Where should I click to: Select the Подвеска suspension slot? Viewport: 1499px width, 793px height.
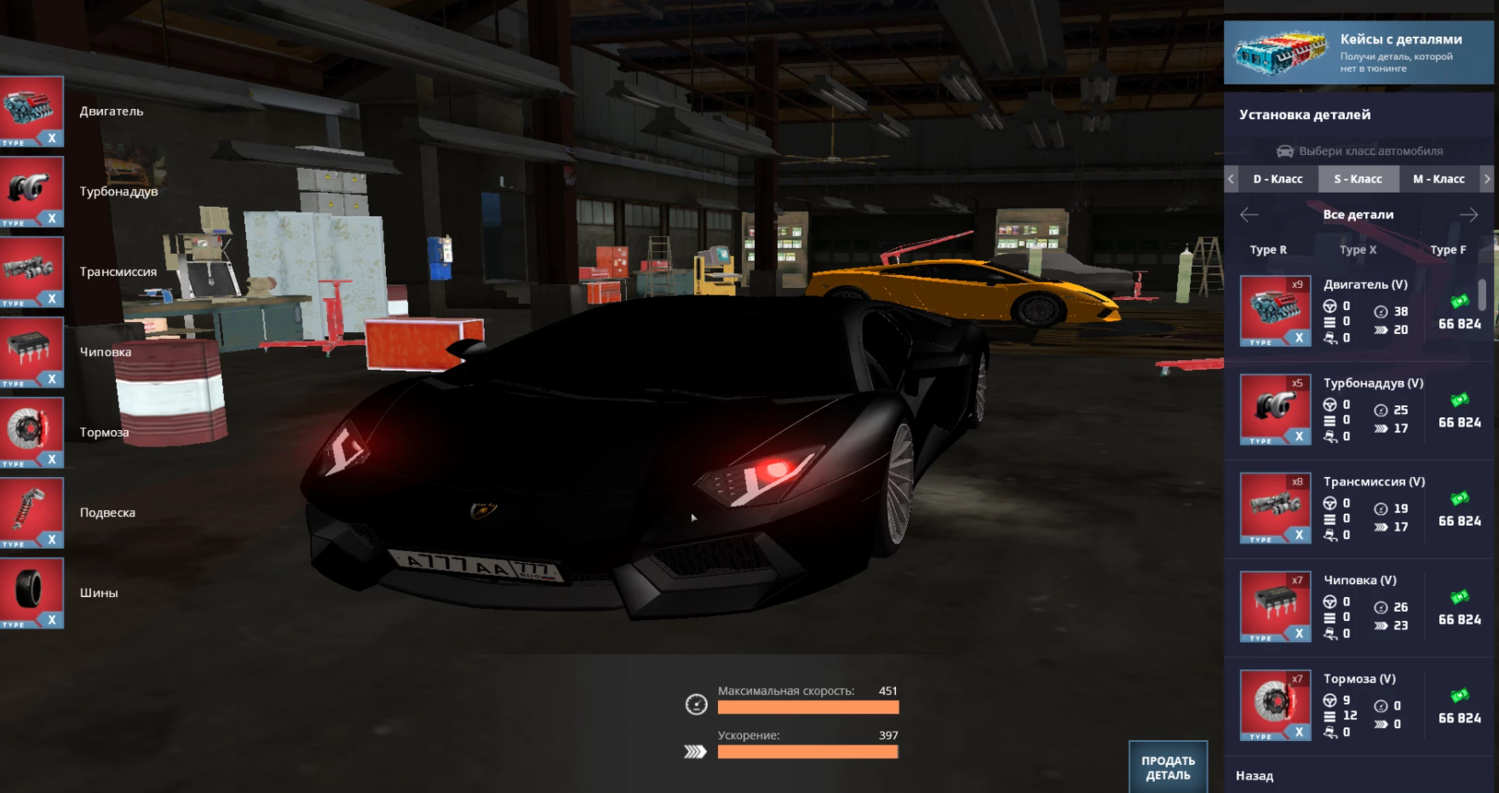33,512
